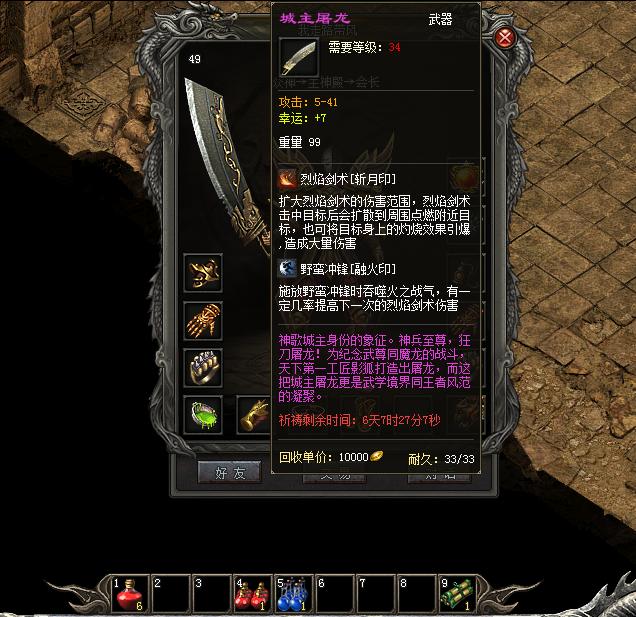Use the red potion bundle in slot 4
The width and height of the screenshot is (636, 617).
(x=253, y=593)
